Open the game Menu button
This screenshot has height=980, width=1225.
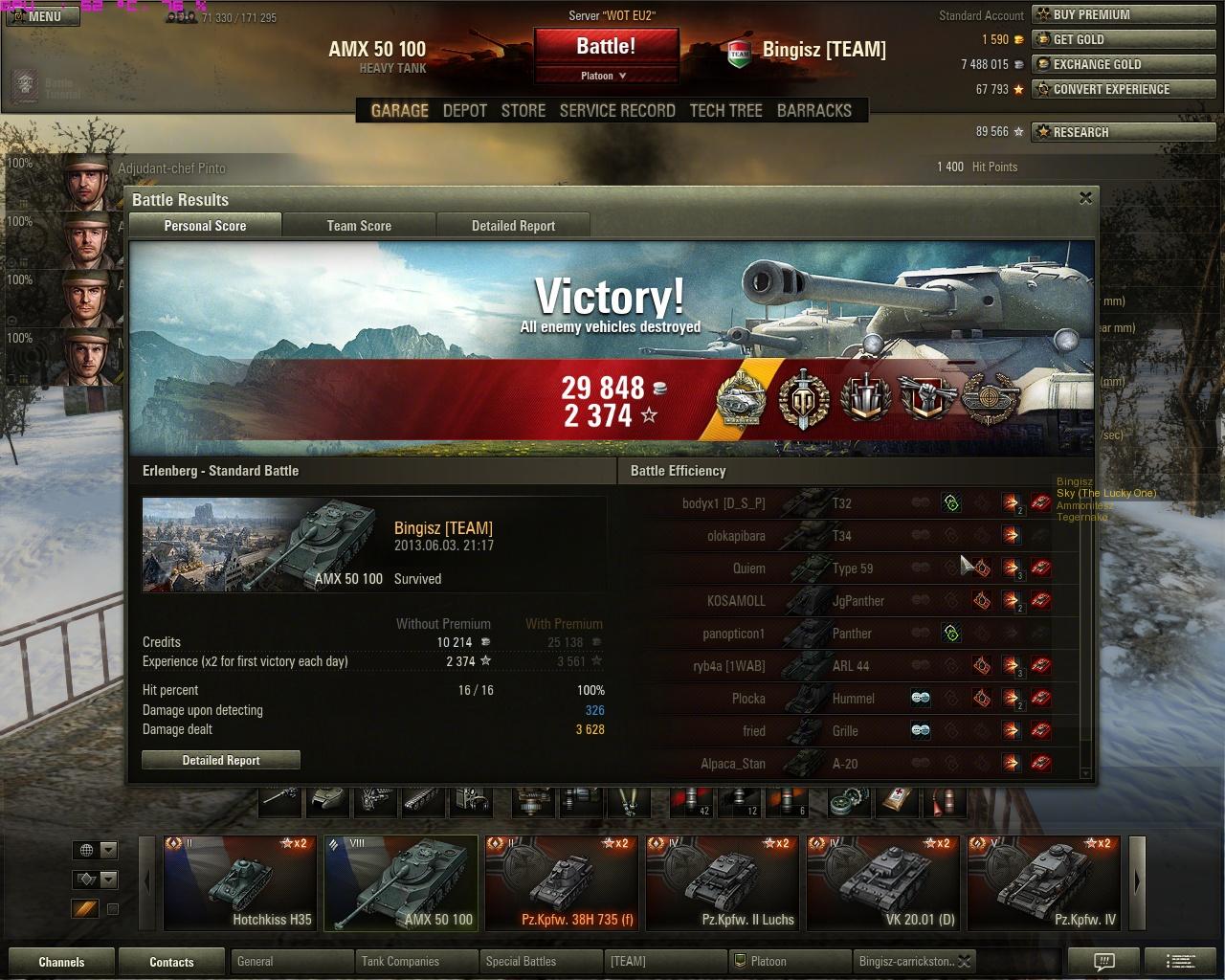click(44, 16)
